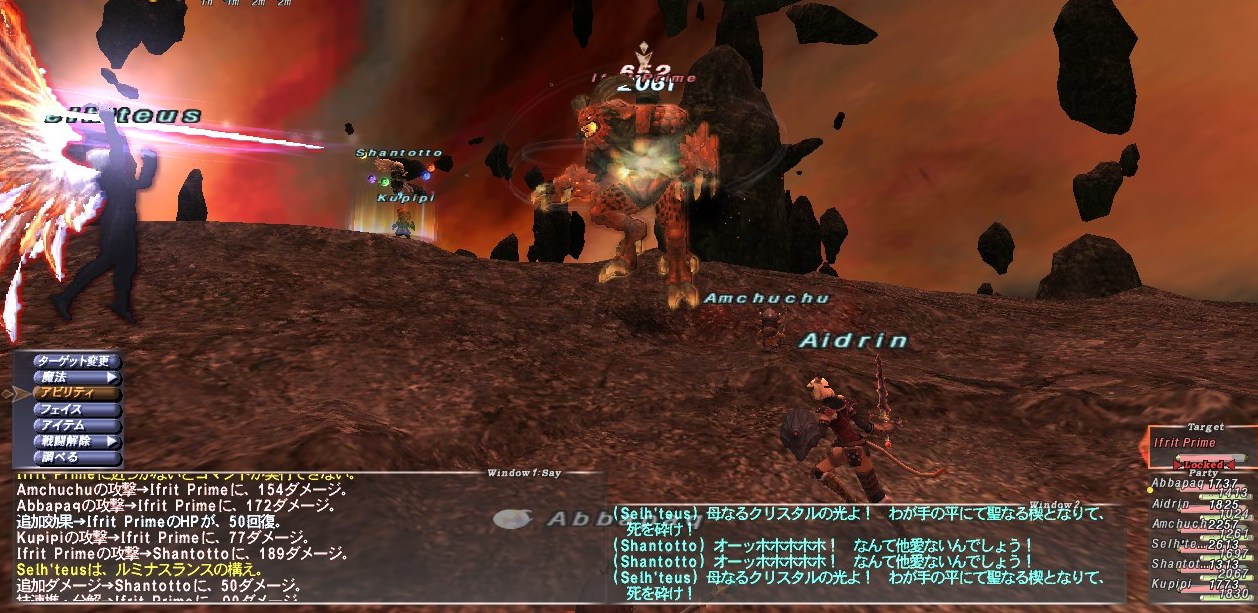Select ターゲット変更 in the command menu
The width and height of the screenshot is (1258, 613).
click(77, 361)
